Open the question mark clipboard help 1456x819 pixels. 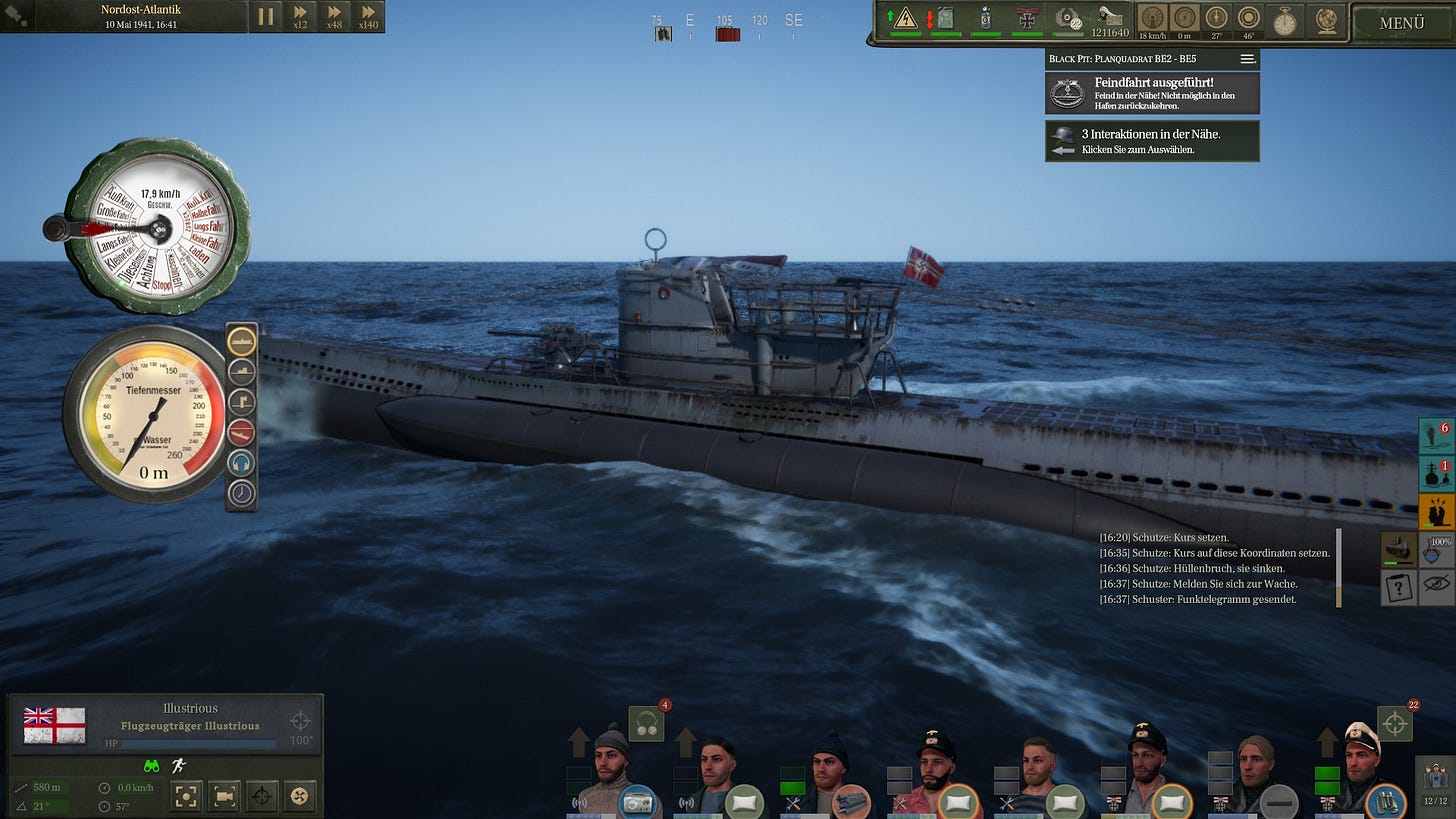[1398, 588]
